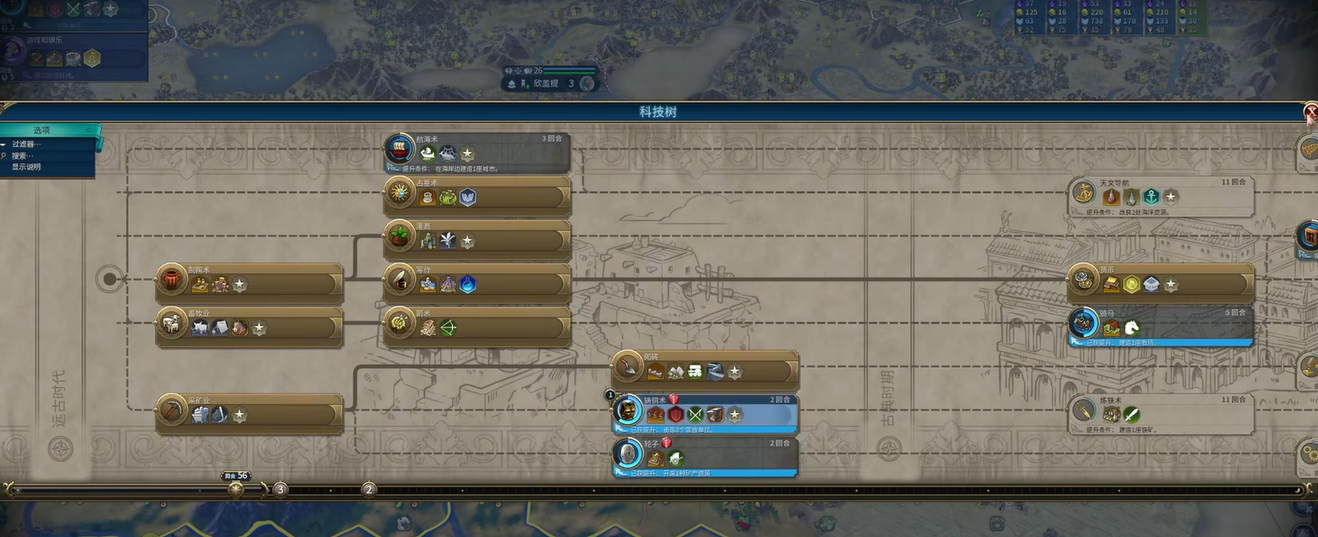Viewport: 1318px width, 537px height.
Task: Choose the 砌砖 Masonry technology node
Action: [705, 371]
